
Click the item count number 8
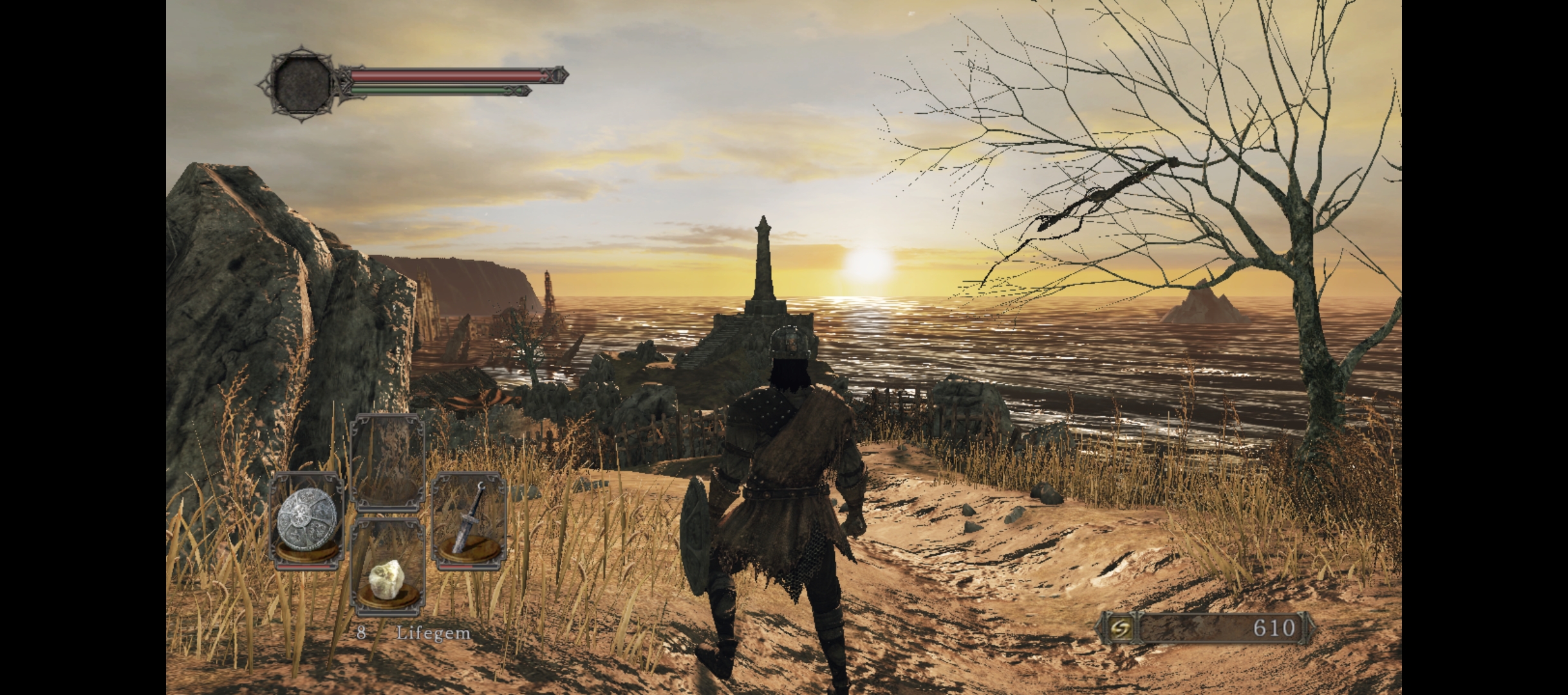[362, 634]
